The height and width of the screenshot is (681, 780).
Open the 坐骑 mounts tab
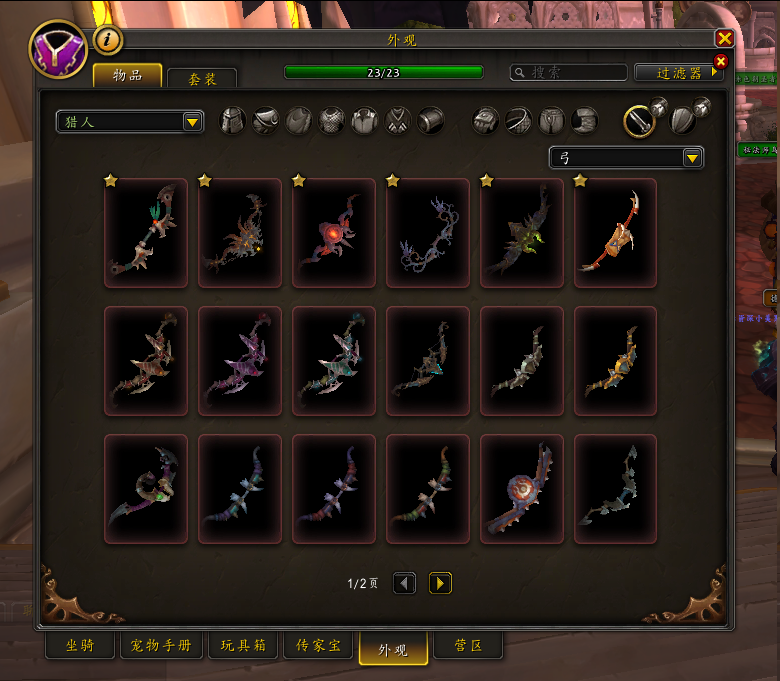(79, 646)
